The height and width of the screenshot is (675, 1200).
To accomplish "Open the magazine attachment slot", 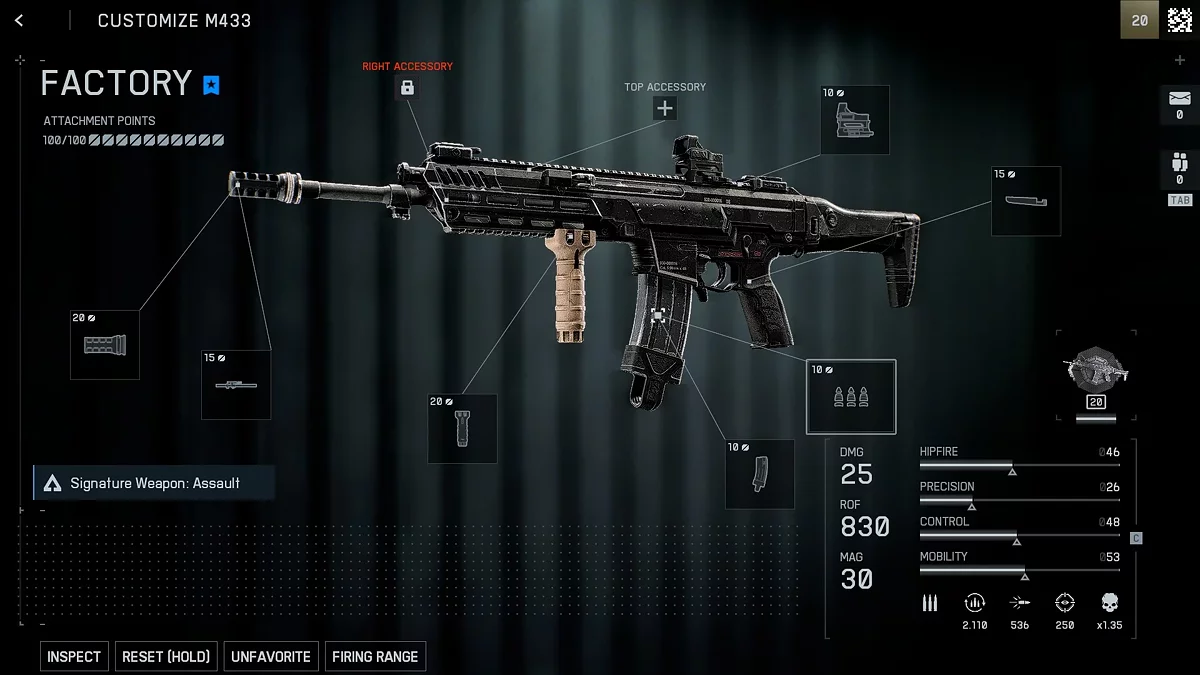I will tap(760, 474).
